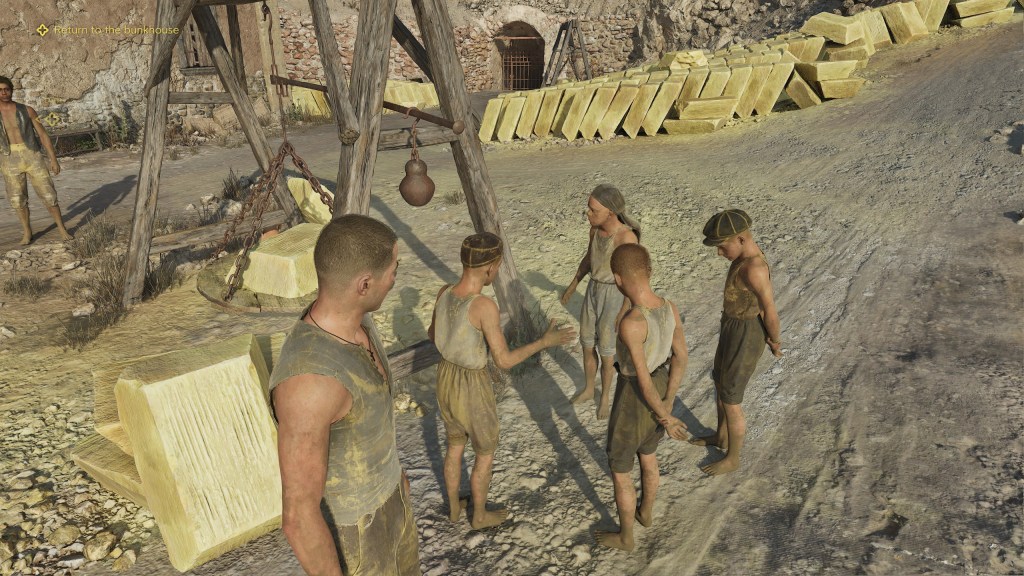Select the "Return to the bunkhouse" objective tracker

click(108, 30)
